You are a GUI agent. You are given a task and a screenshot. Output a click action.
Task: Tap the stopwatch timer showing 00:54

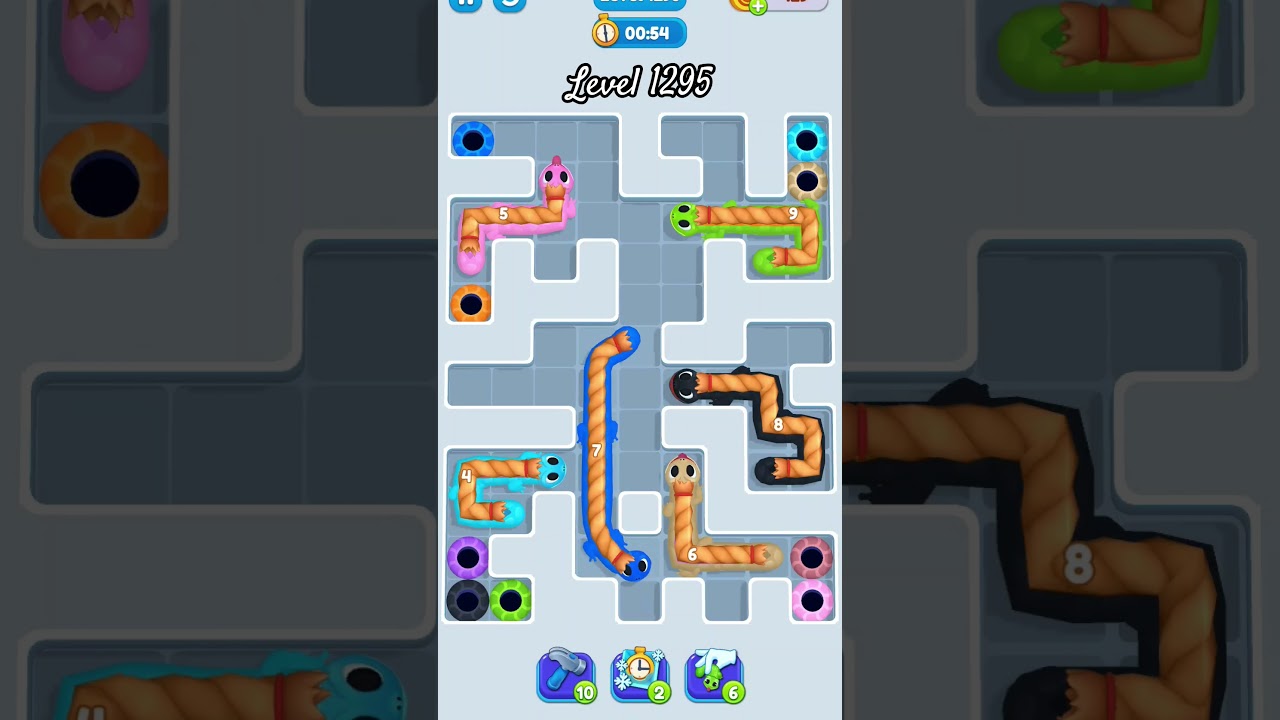640,32
